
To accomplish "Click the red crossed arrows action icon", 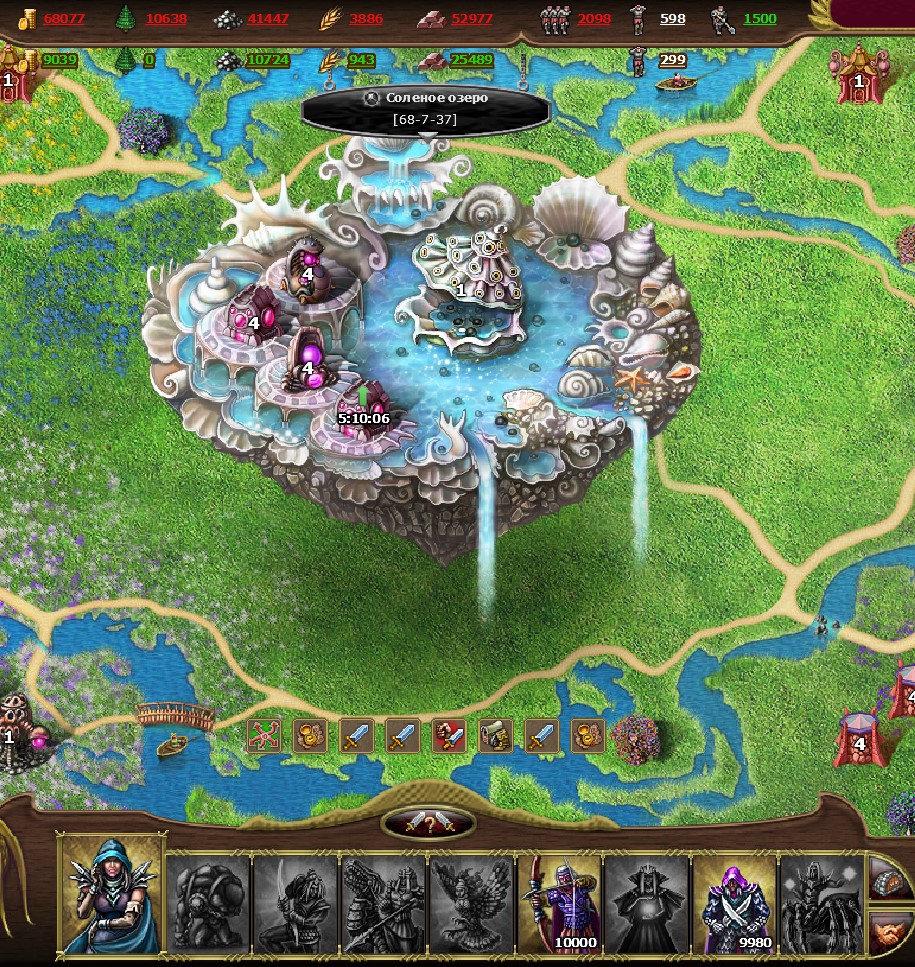I will [263, 735].
